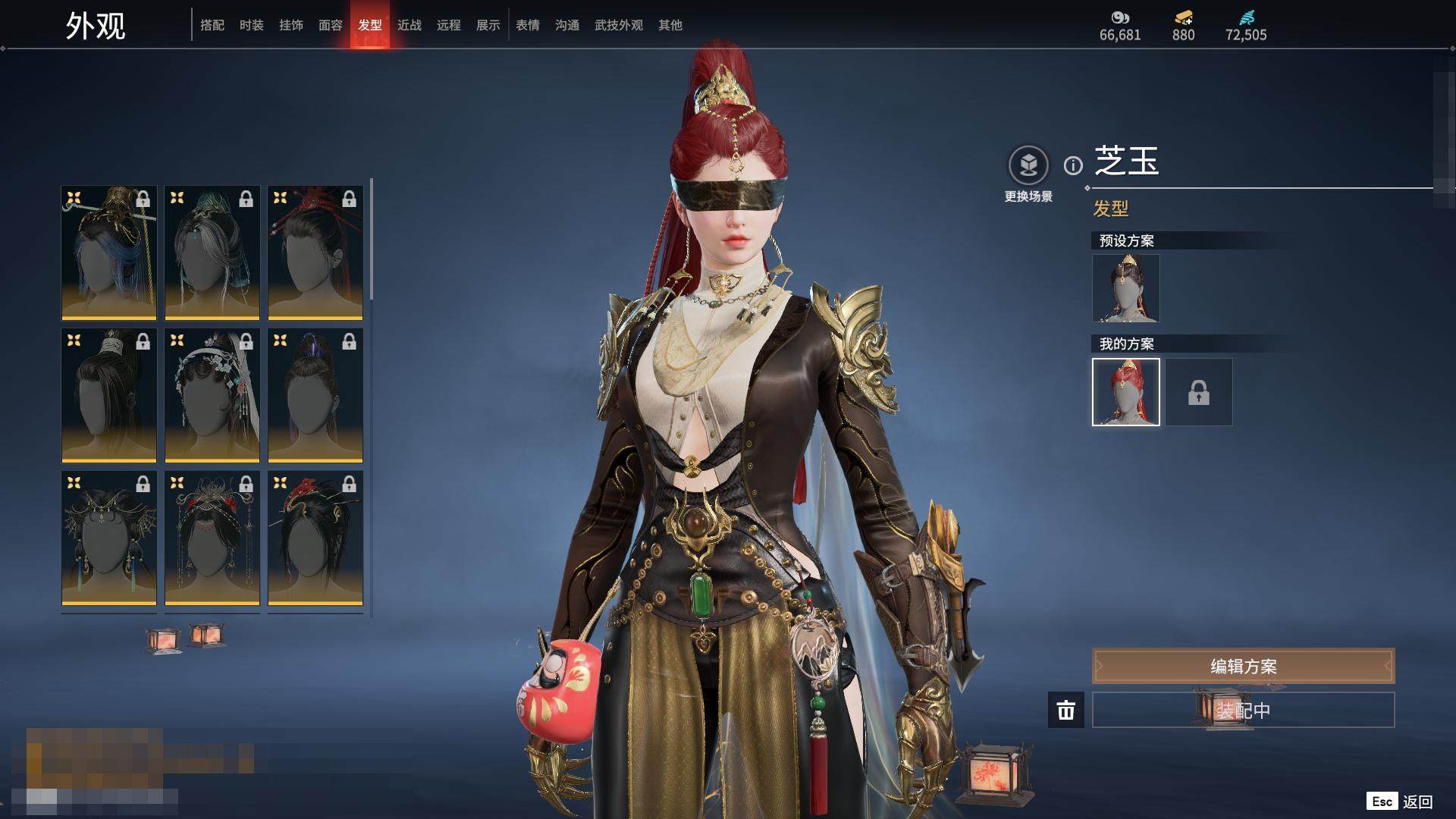The height and width of the screenshot is (819, 1456).
Task: Click the locked scheme slot
Action: point(1199,392)
